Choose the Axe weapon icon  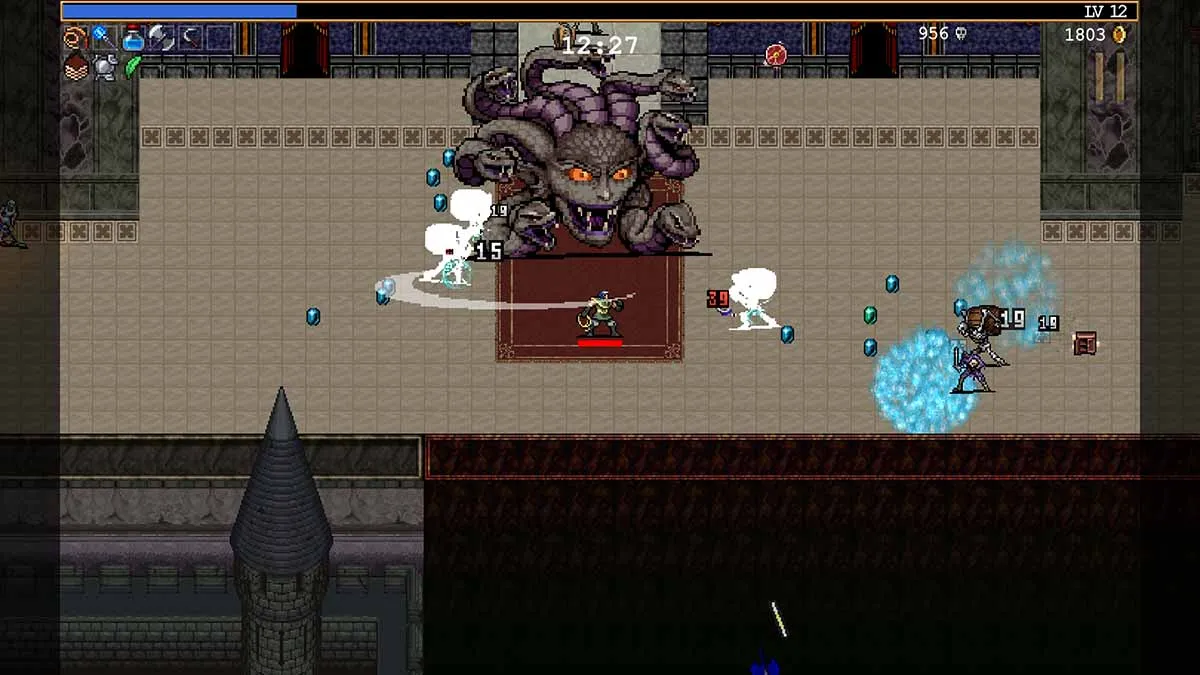coord(160,38)
